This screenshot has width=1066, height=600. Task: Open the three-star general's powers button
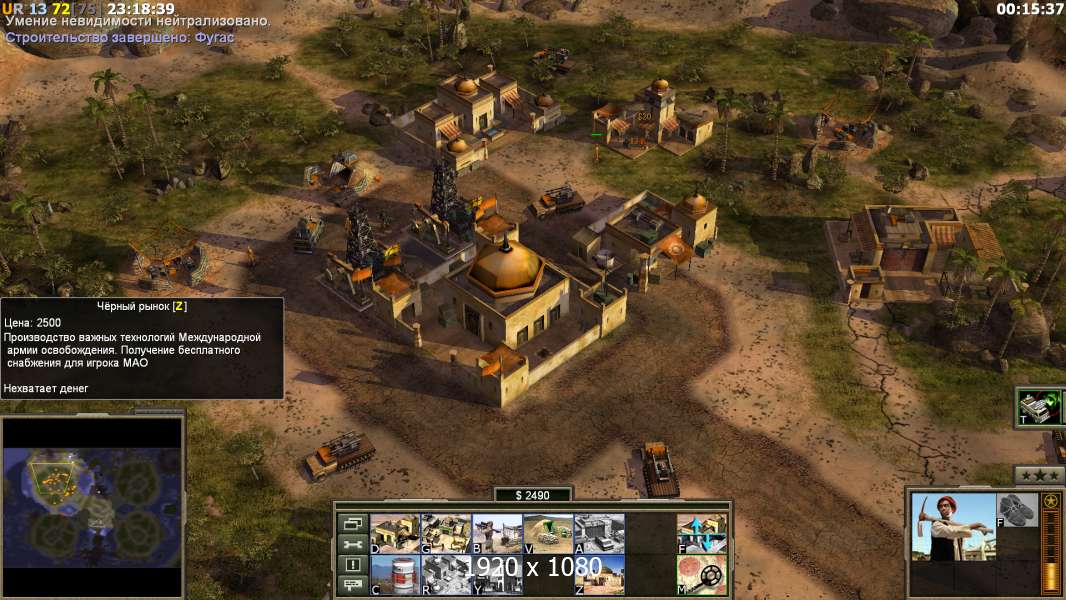coord(1040,475)
